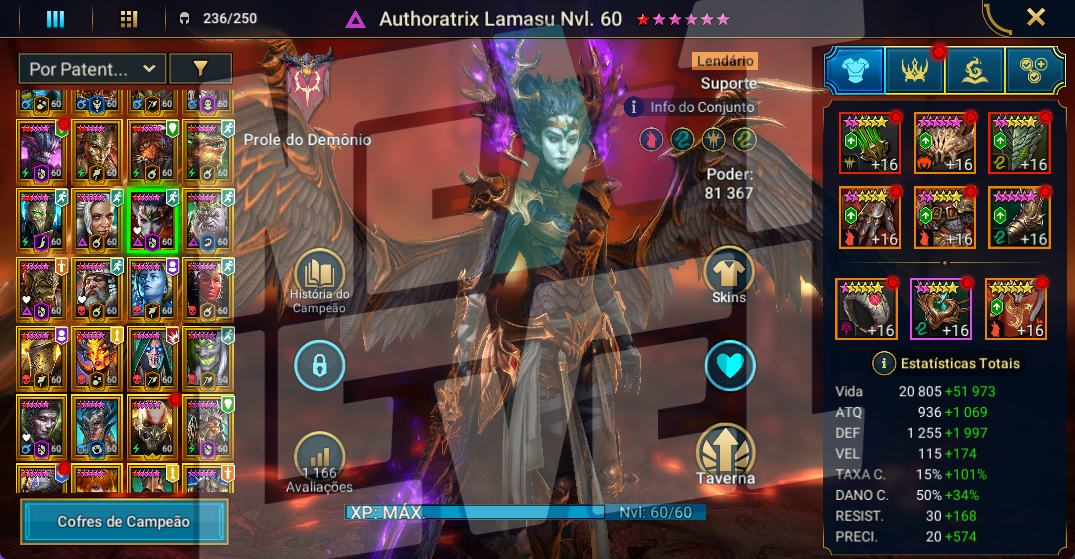Mark champion as favorite with heart button
The image size is (1075, 559).
tap(729, 367)
